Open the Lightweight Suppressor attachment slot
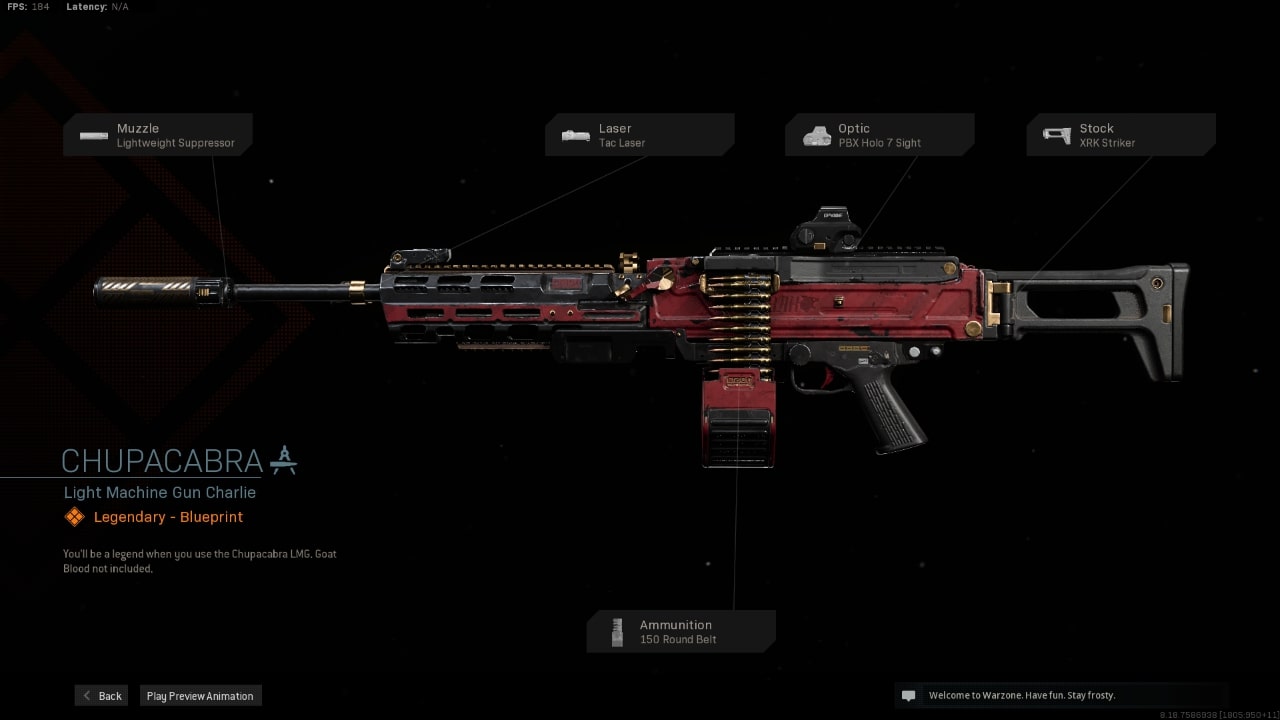The width and height of the screenshot is (1280, 720). 157,134
